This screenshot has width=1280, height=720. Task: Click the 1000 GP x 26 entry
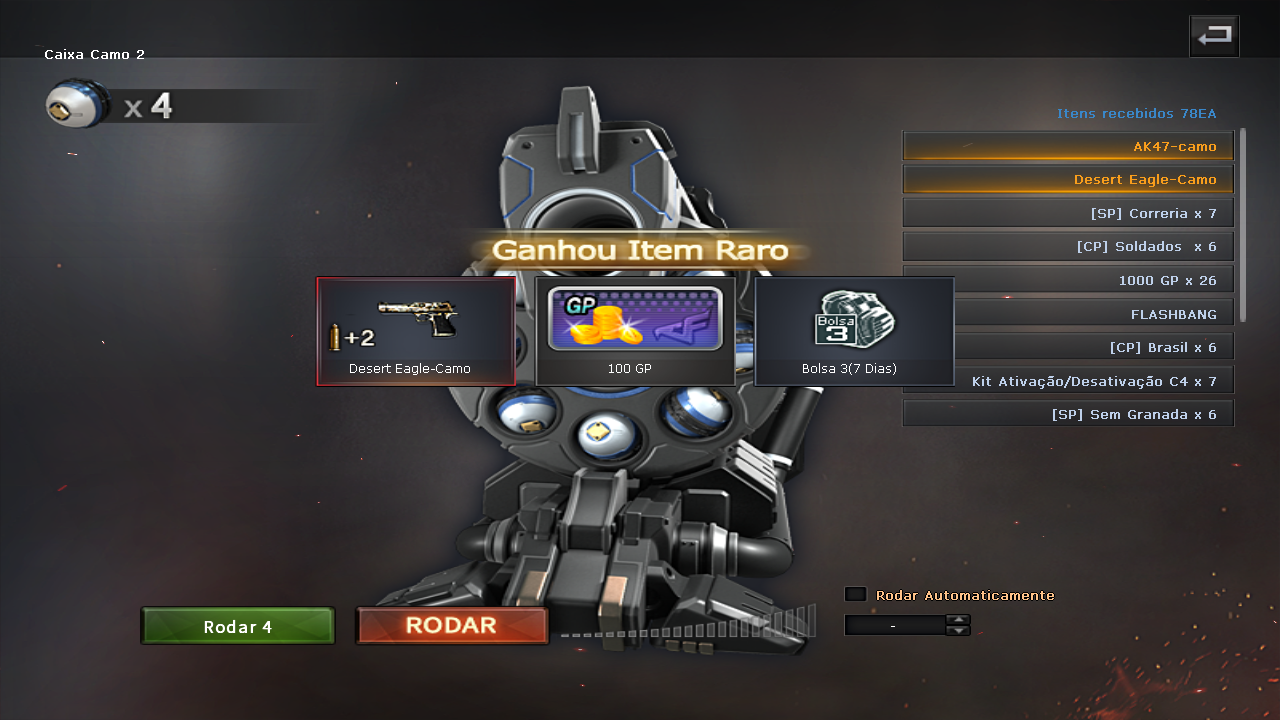tap(1068, 279)
